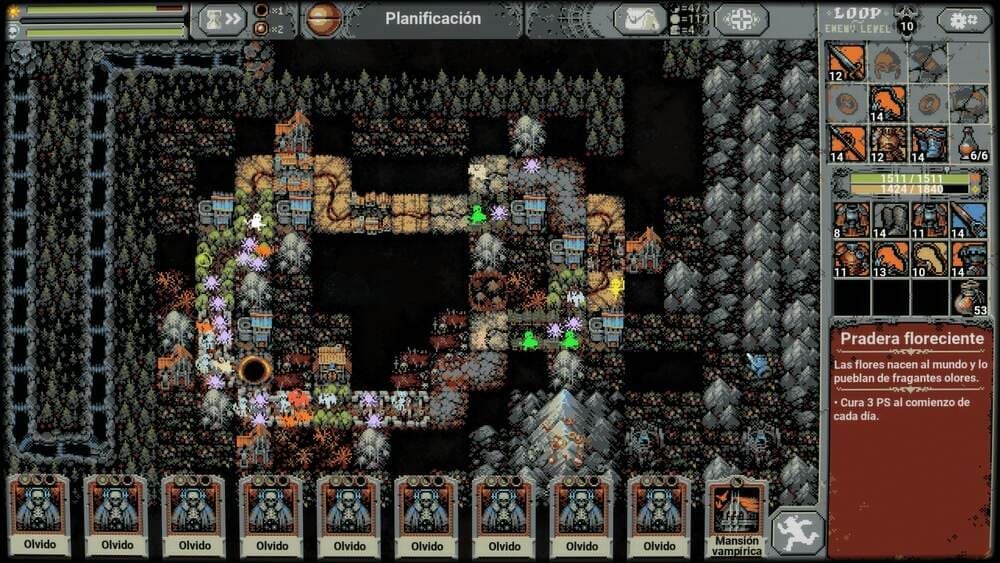Screen dimensions: 1000x563
Task: Select the level 10 inventory item
Action: (x=929, y=259)
